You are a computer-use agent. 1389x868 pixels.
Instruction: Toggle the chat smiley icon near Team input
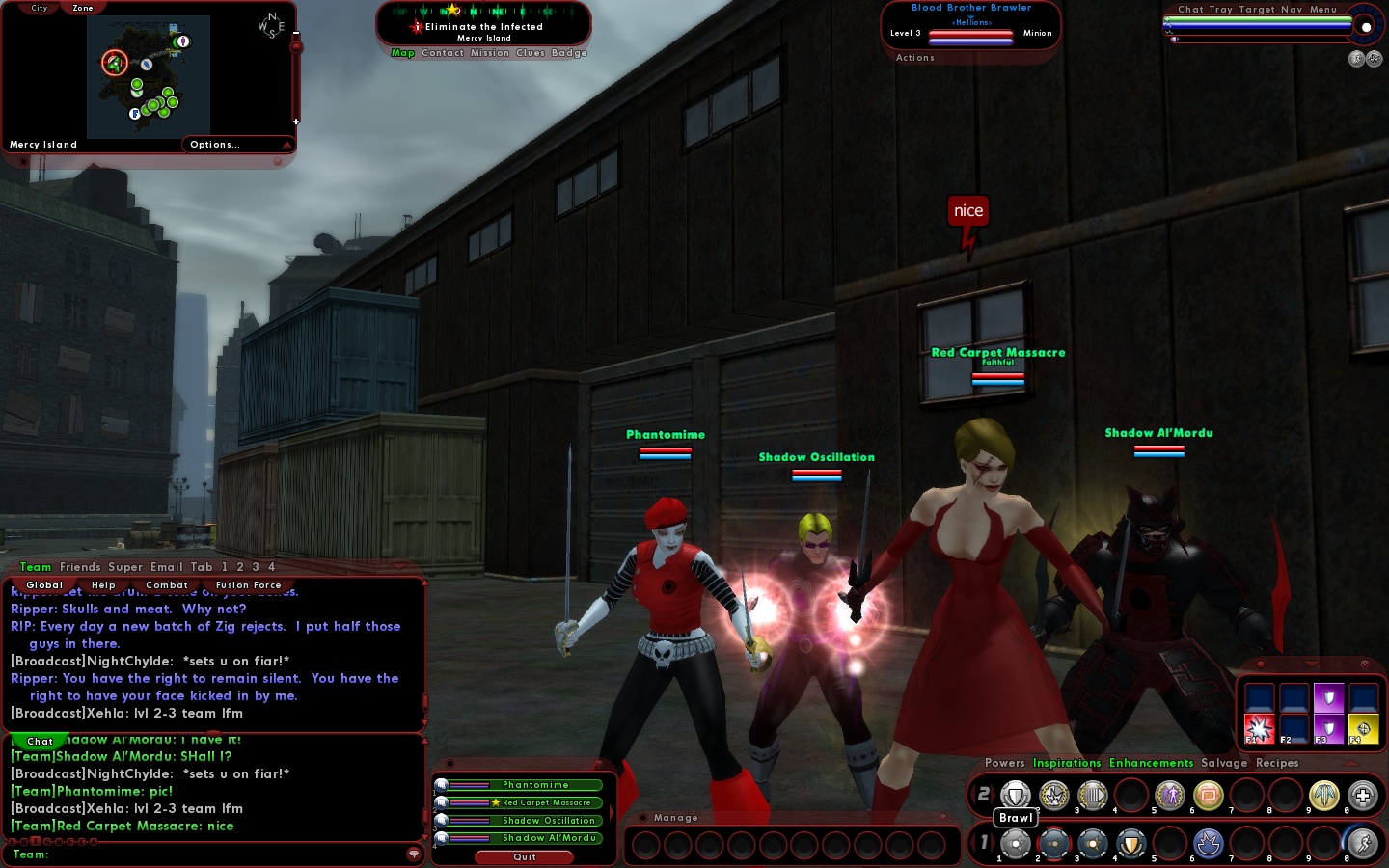(414, 854)
